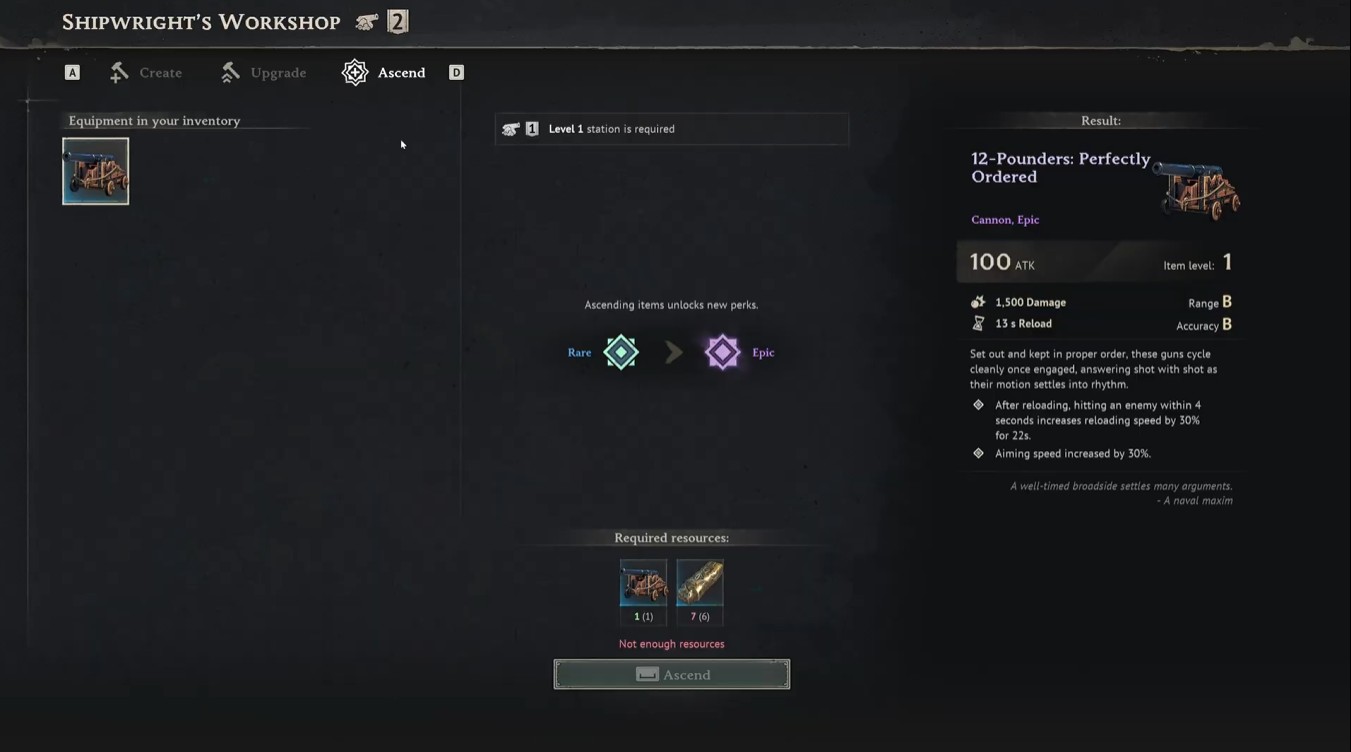
Task: Click the hourglass icon beside 13 s Reload
Action: point(977,323)
